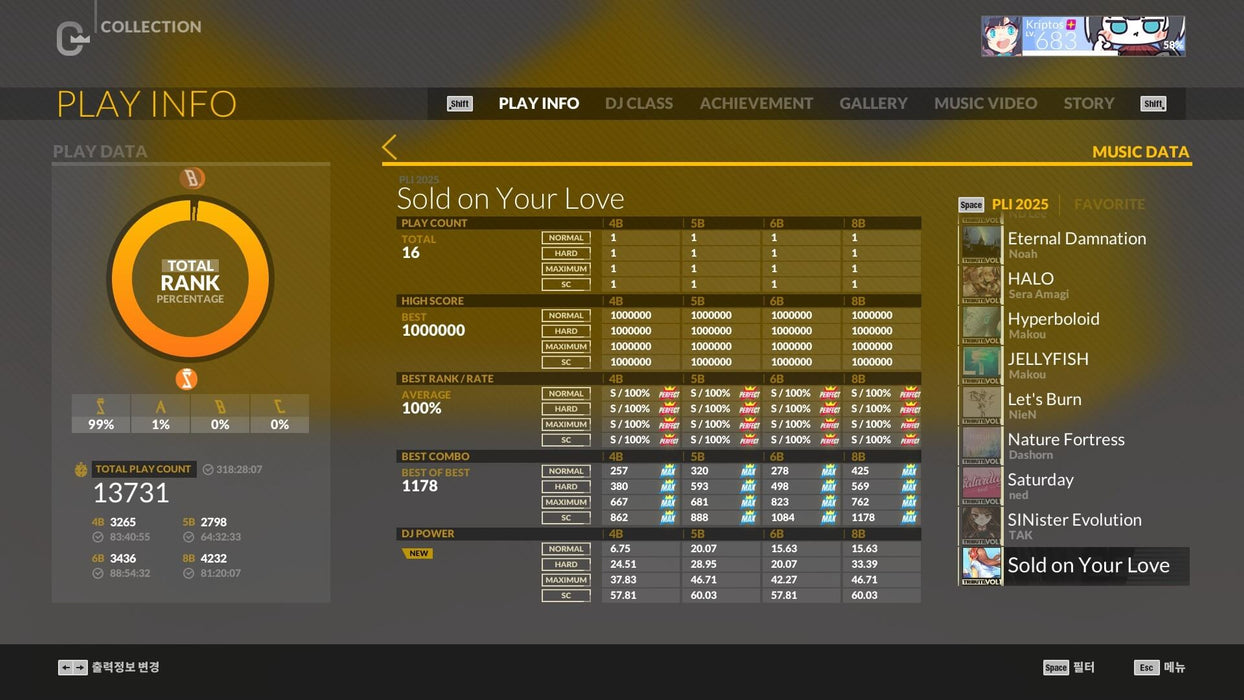Open the Kriptos player profile banner

pyautogui.click(x=1082, y=36)
